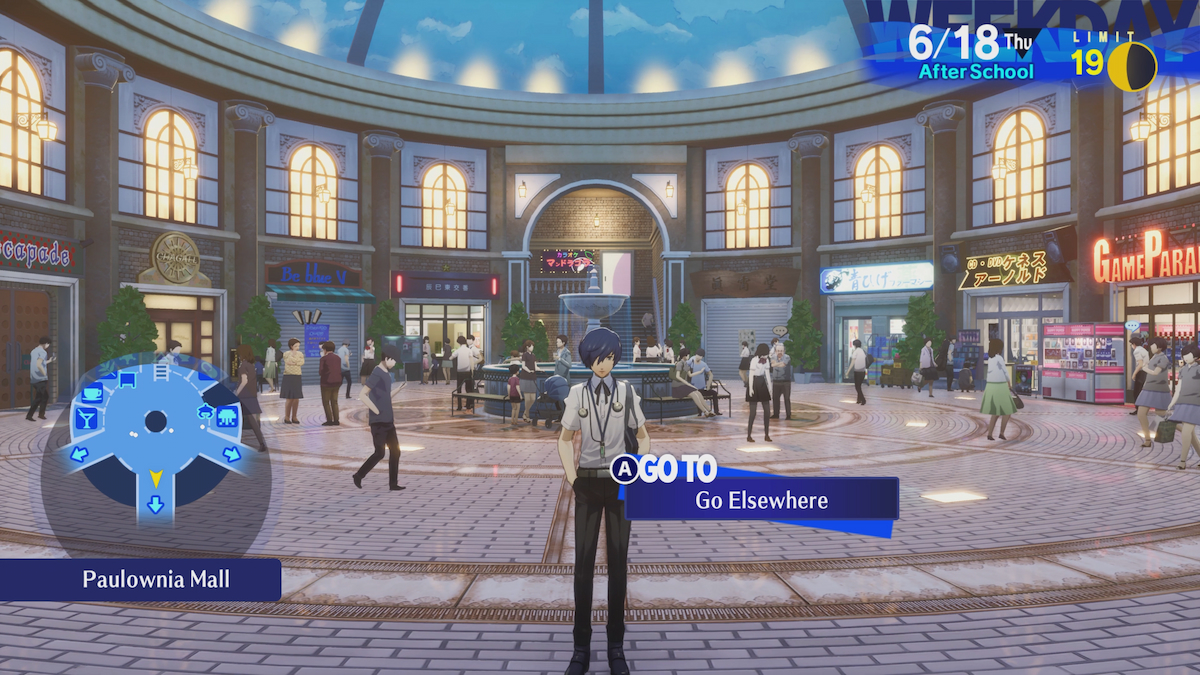1200x675 pixels.
Task: Click the stairs icon on the minimap
Action: 161,372
